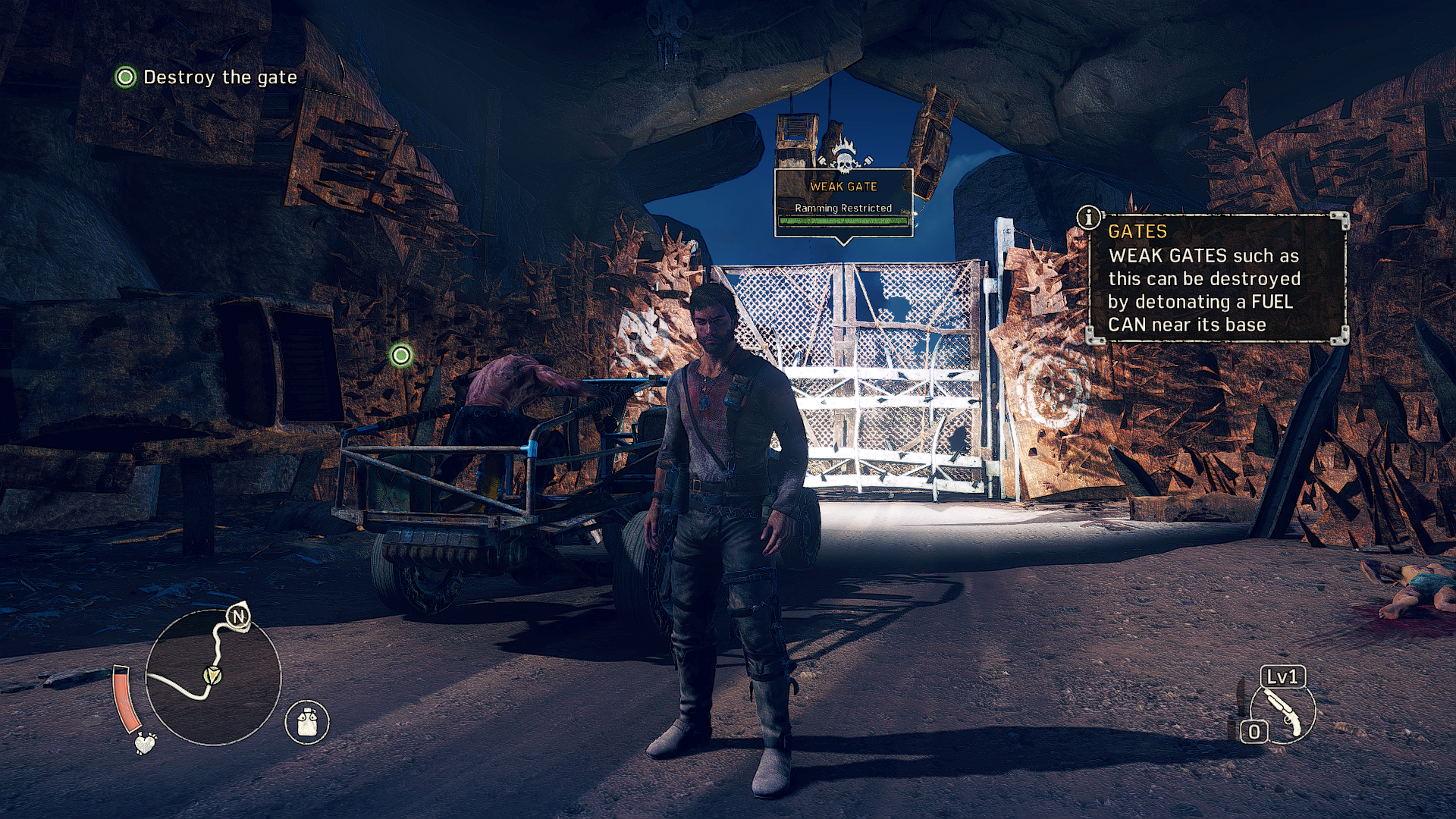The width and height of the screenshot is (1456, 819).
Task: Click the info icon beside GATES
Action: [1089, 218]
